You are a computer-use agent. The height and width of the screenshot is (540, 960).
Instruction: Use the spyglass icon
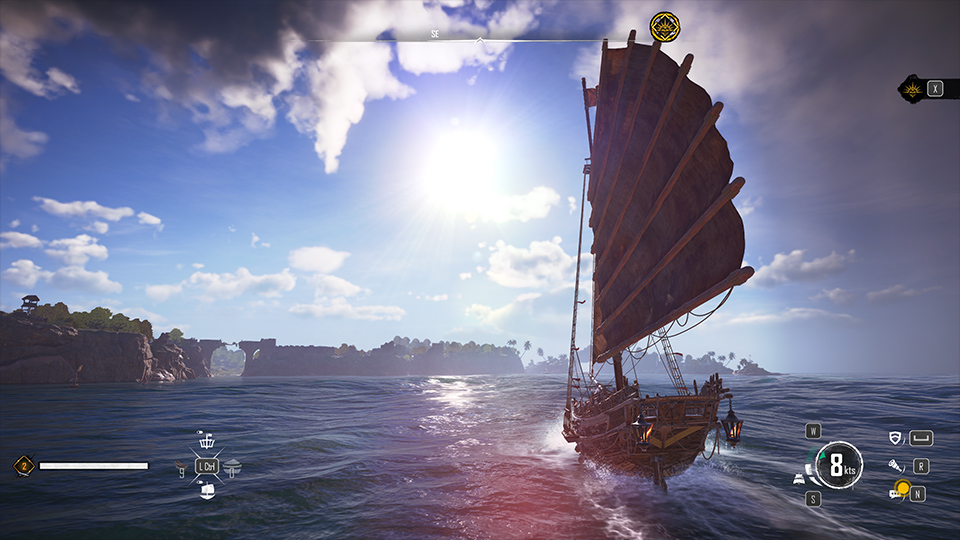click(895, 466)
